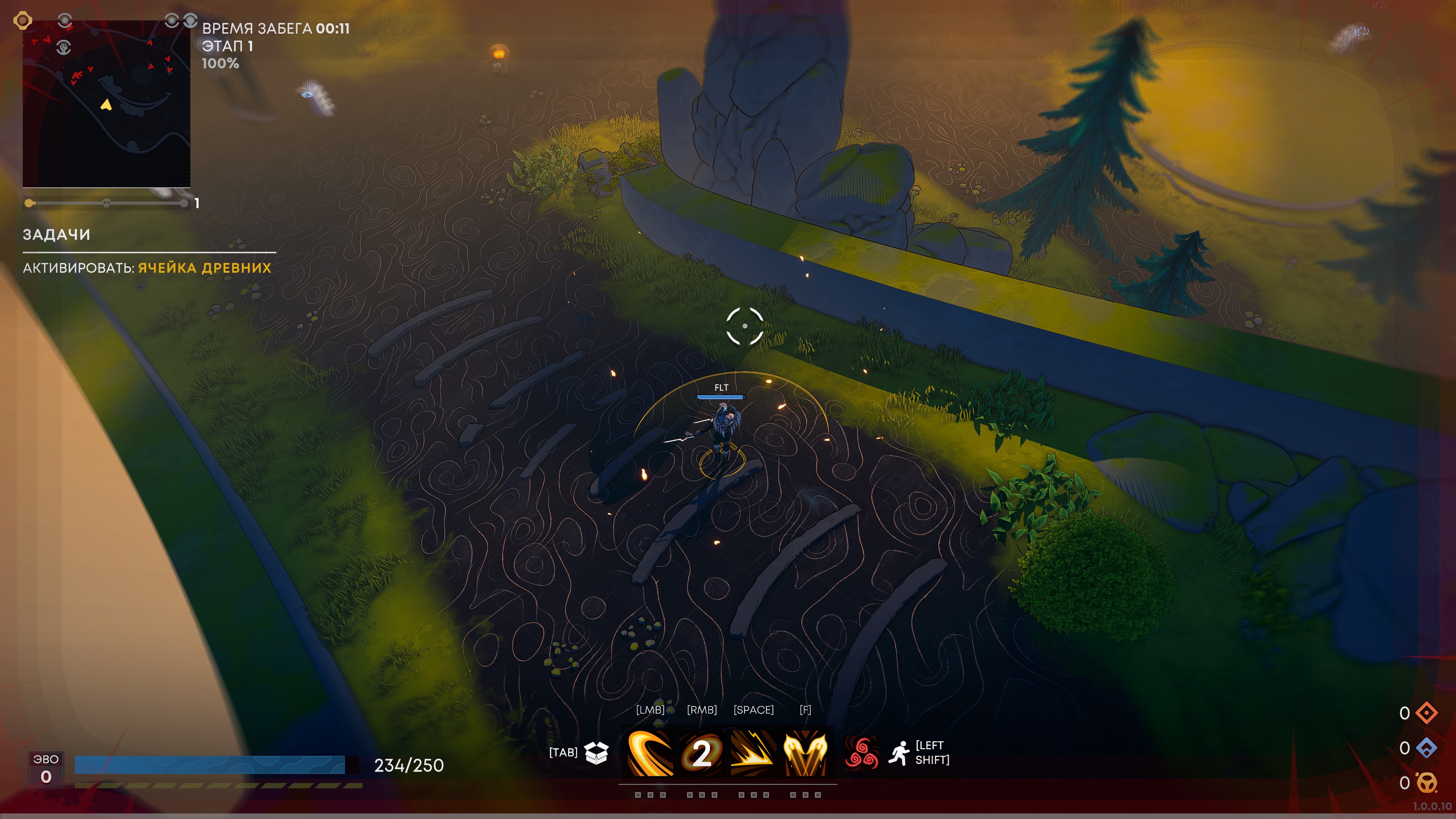Viewport: 1456px width, 819px height.
Task: Click the skull on the stage progress bar
Action: click(x=106, y=203)
